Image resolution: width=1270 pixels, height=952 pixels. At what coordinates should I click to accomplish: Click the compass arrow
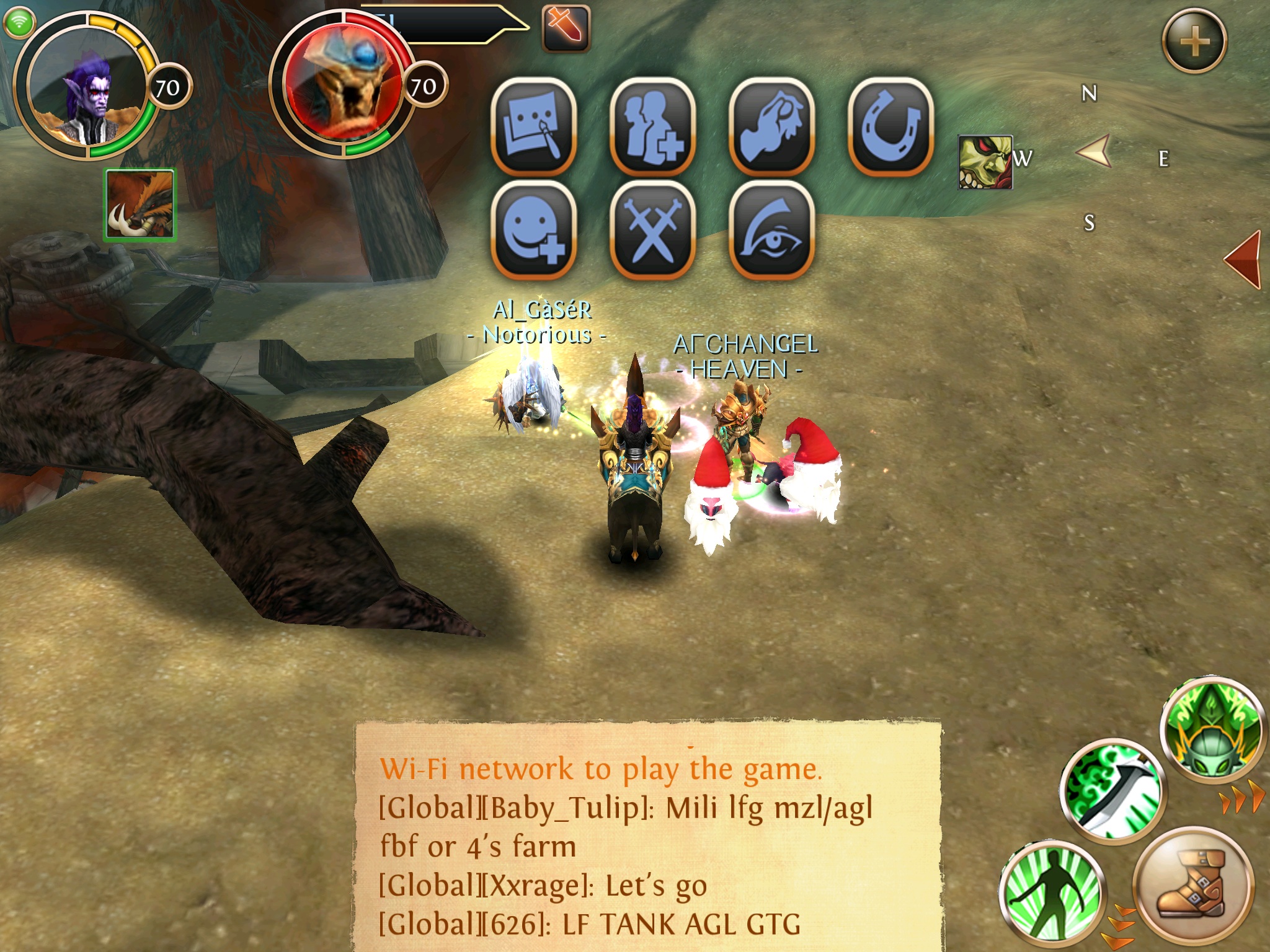[x=1094, y=152]
